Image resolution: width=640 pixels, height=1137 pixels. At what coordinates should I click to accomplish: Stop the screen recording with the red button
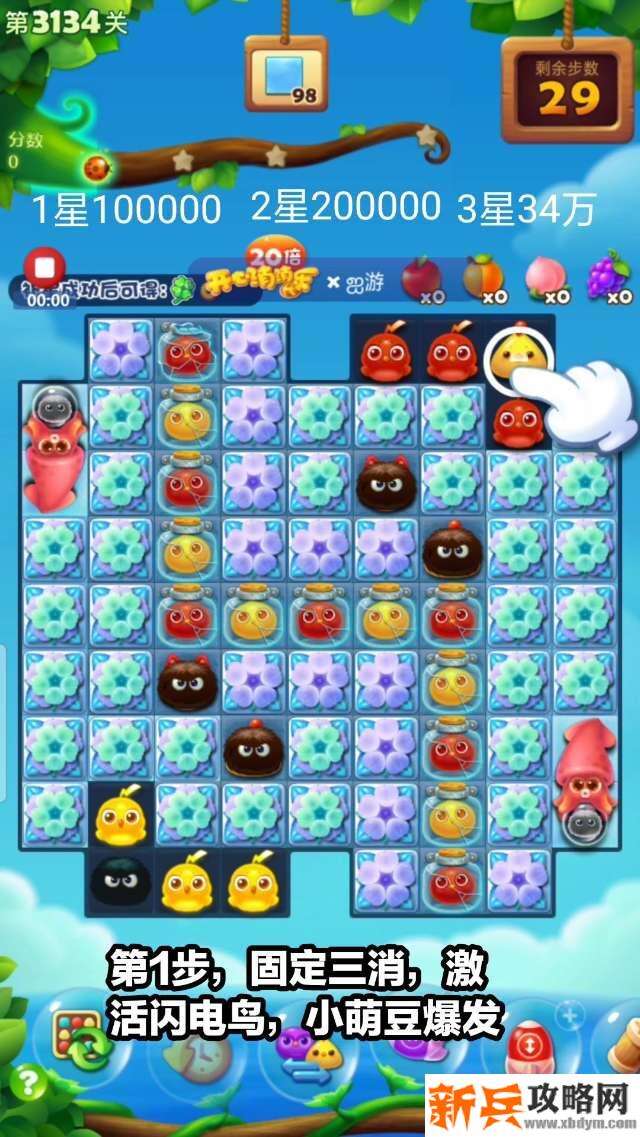44,268
